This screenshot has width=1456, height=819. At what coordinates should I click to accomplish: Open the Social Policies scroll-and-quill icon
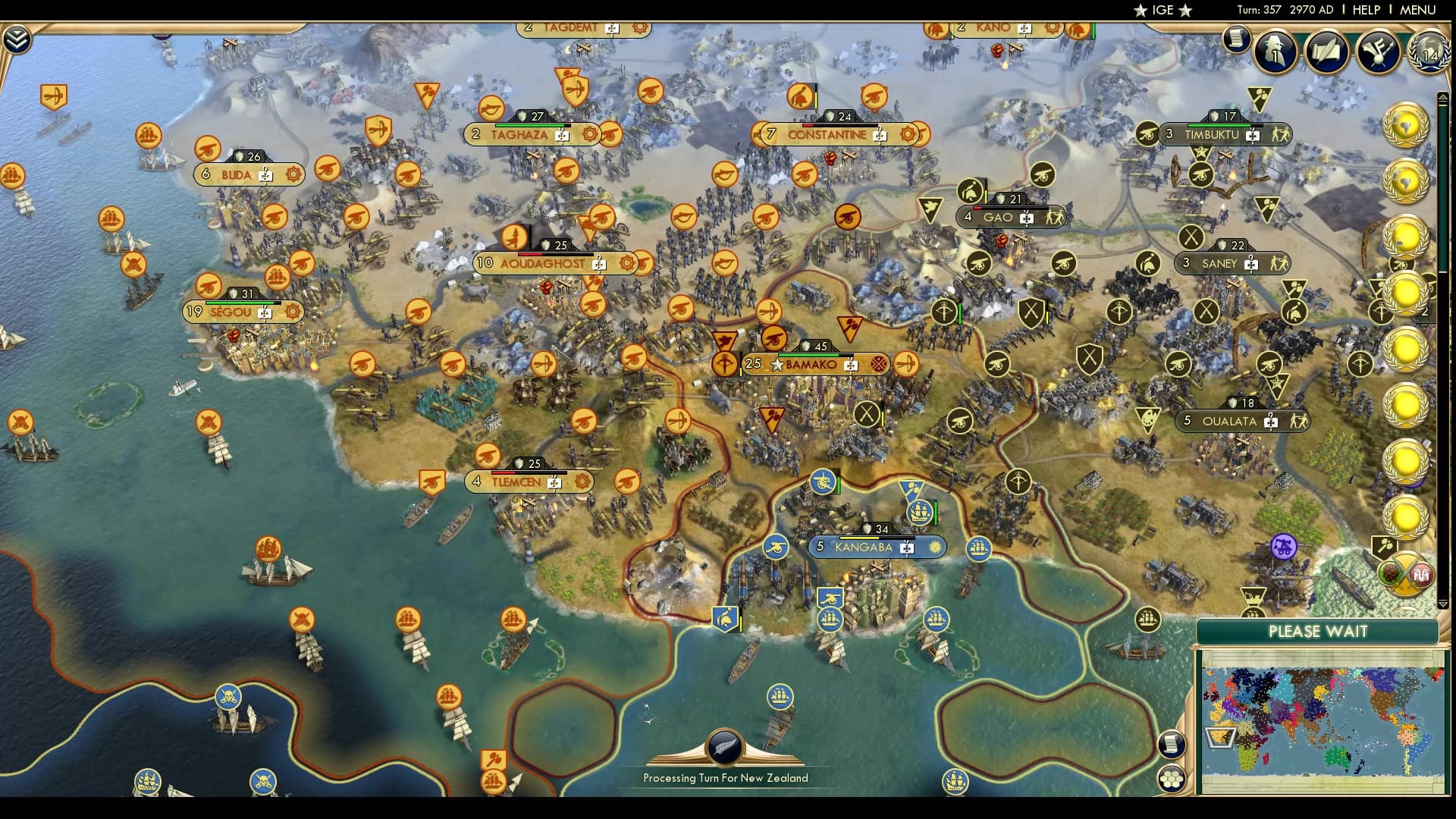pos(1326,52)
